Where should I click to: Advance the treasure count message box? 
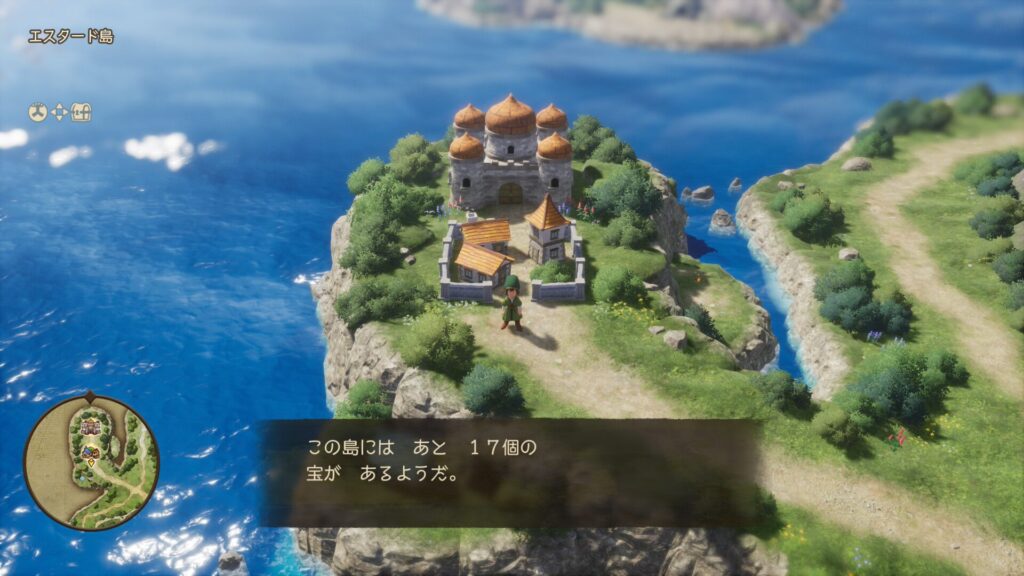(x=510, y=472)
